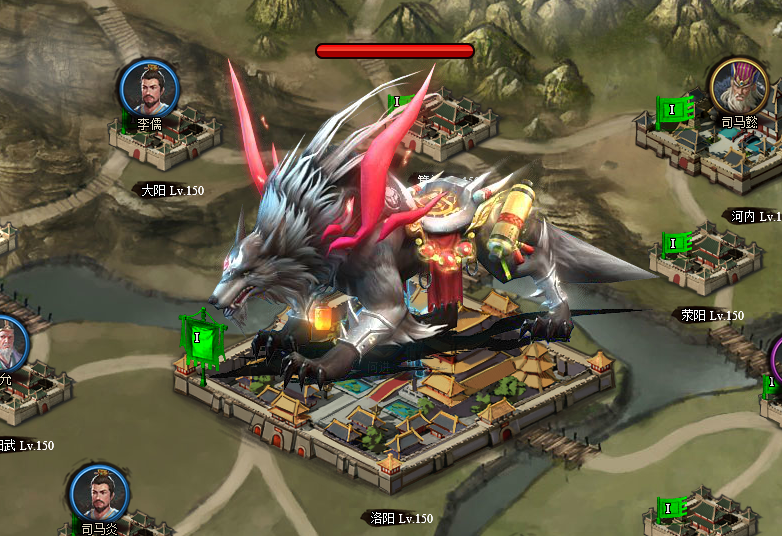The image size is (782, 536).
Task: Open the 司马炎 general portrait
Action: pos(99,493)
